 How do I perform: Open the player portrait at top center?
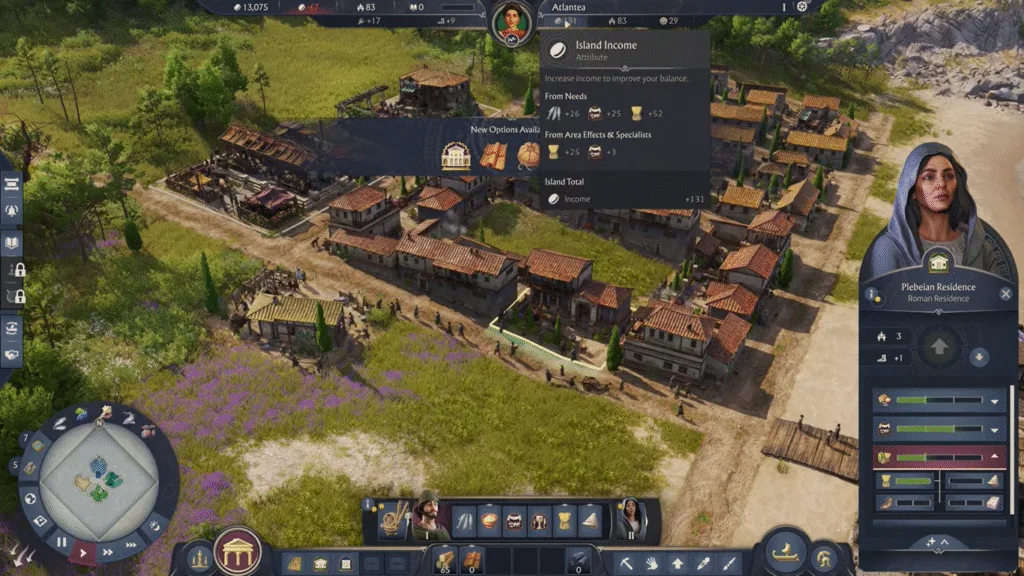click(x=511, y=20)
